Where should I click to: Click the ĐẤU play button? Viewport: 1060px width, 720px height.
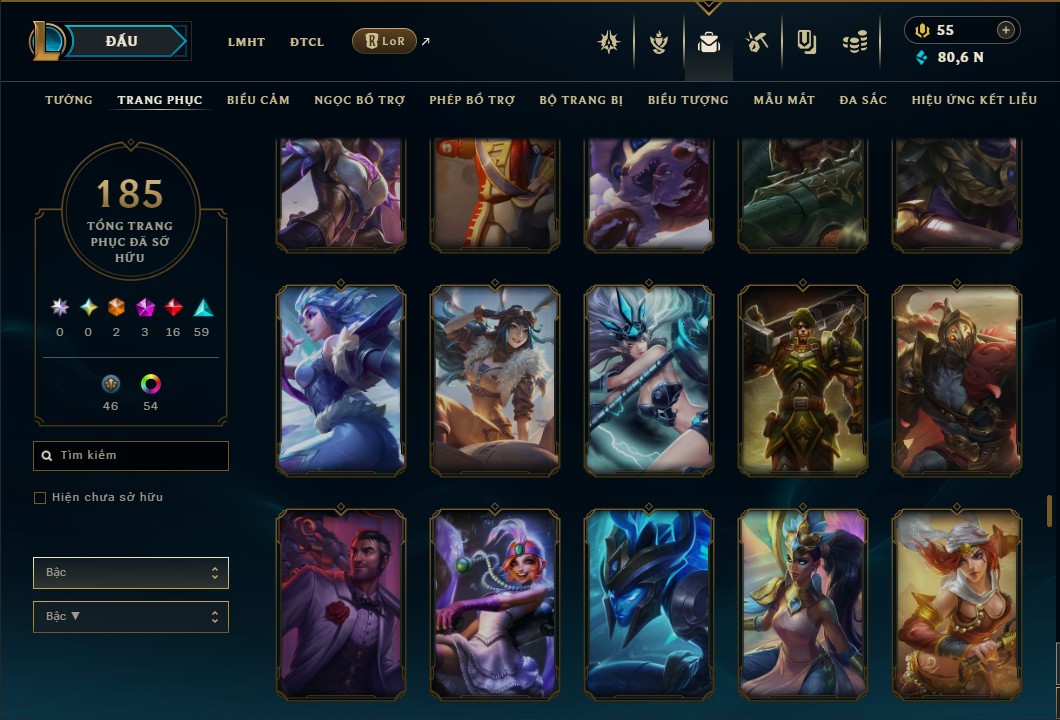pos(121,41)
